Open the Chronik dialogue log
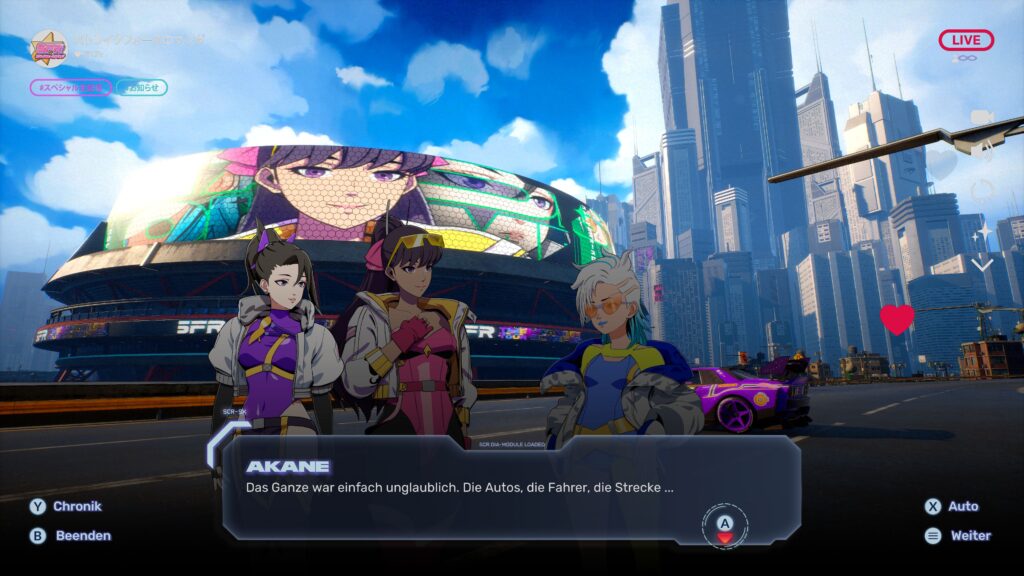 coord(66,506)
